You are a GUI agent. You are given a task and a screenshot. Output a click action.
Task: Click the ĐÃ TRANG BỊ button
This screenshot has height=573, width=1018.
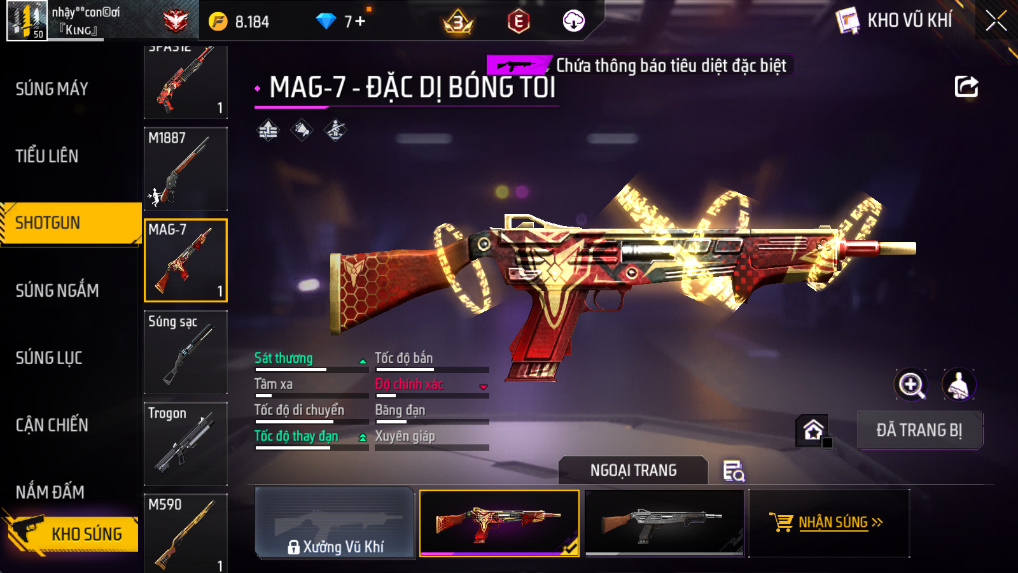920,430
